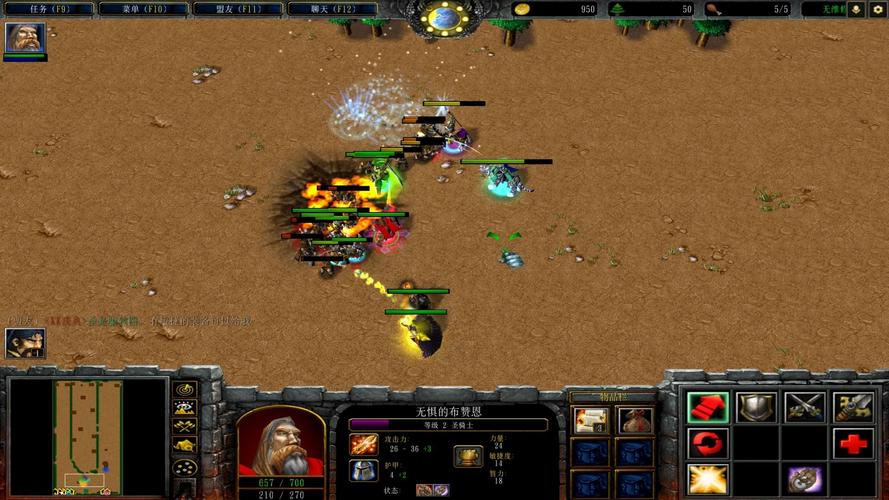Click the minimap
This screenshot has height=500, width=889.
pos(88,435)
